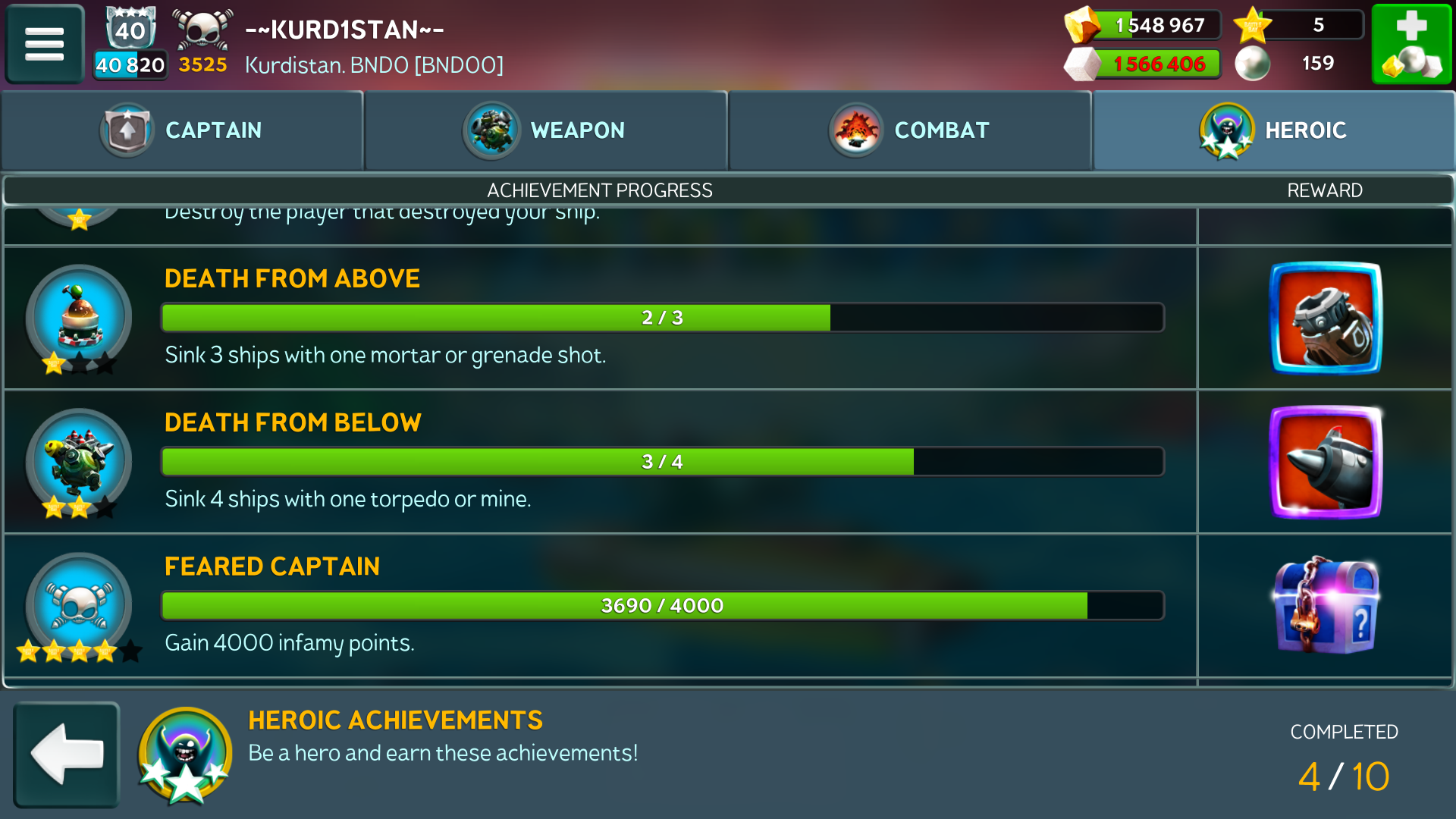Image resolution: width=1456 pixels, height=819 pixels.
Task: Switch to the Weapon achievements tab
Action: pos(546,130)
